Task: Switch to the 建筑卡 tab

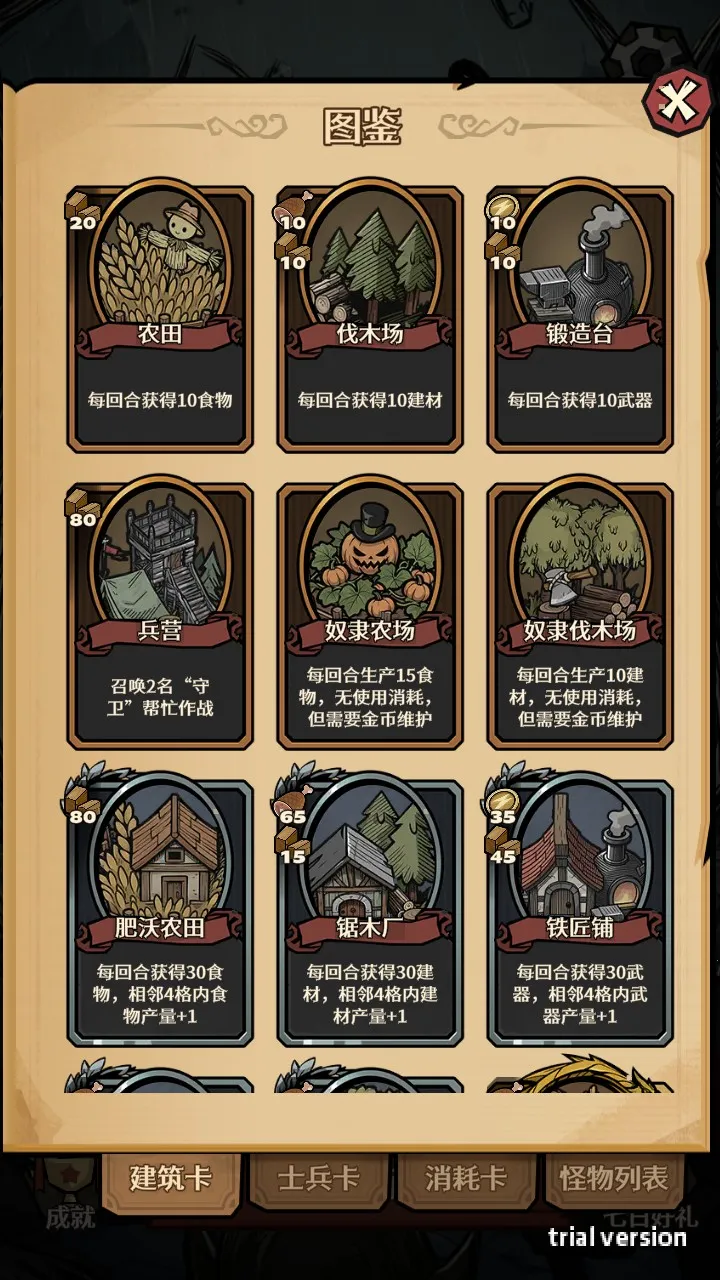Action: [x=171, y=1179]
